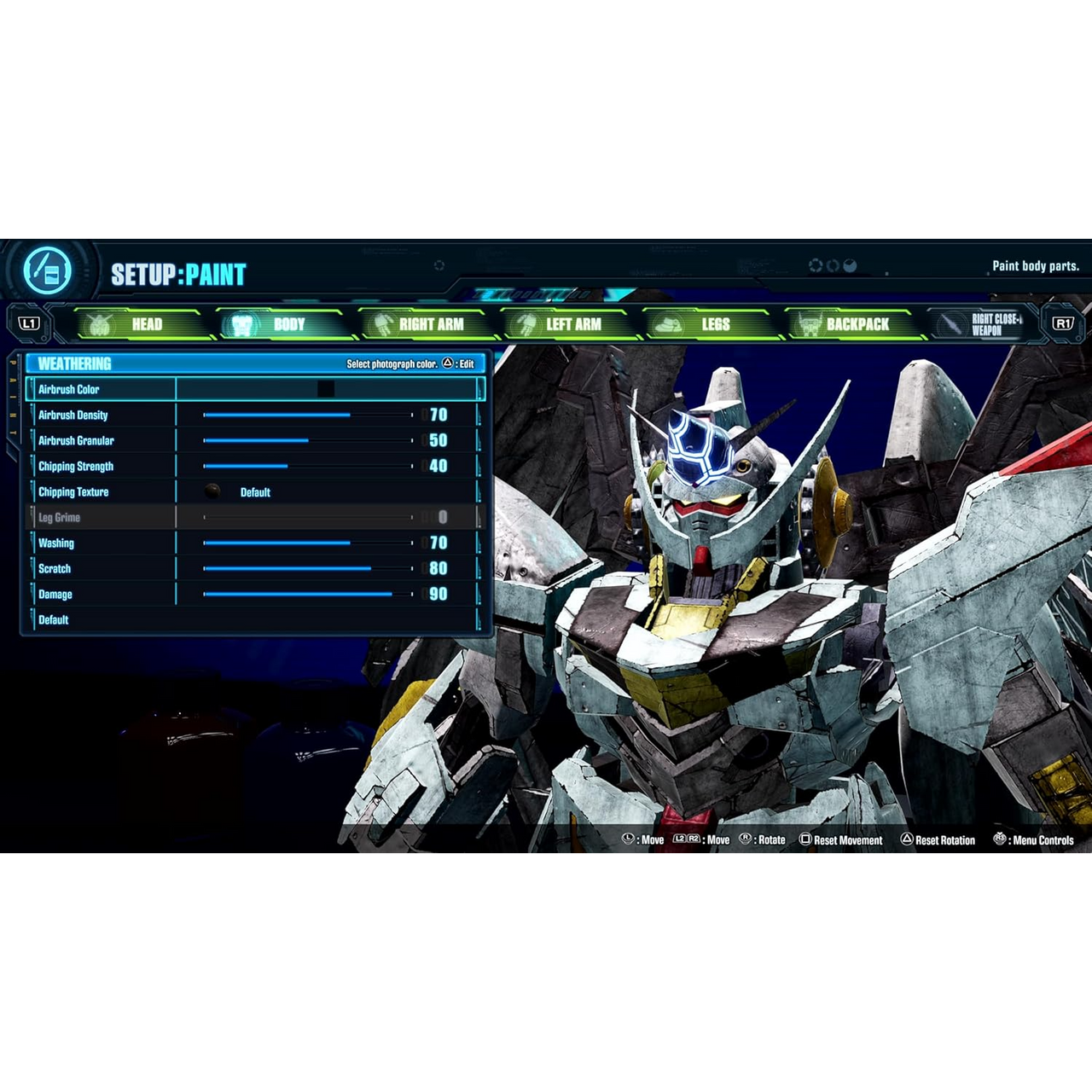This screenshot has width=1092, height=1092.
Task: Open the Chipping Texture Default selector
Action: coord(255,492)
